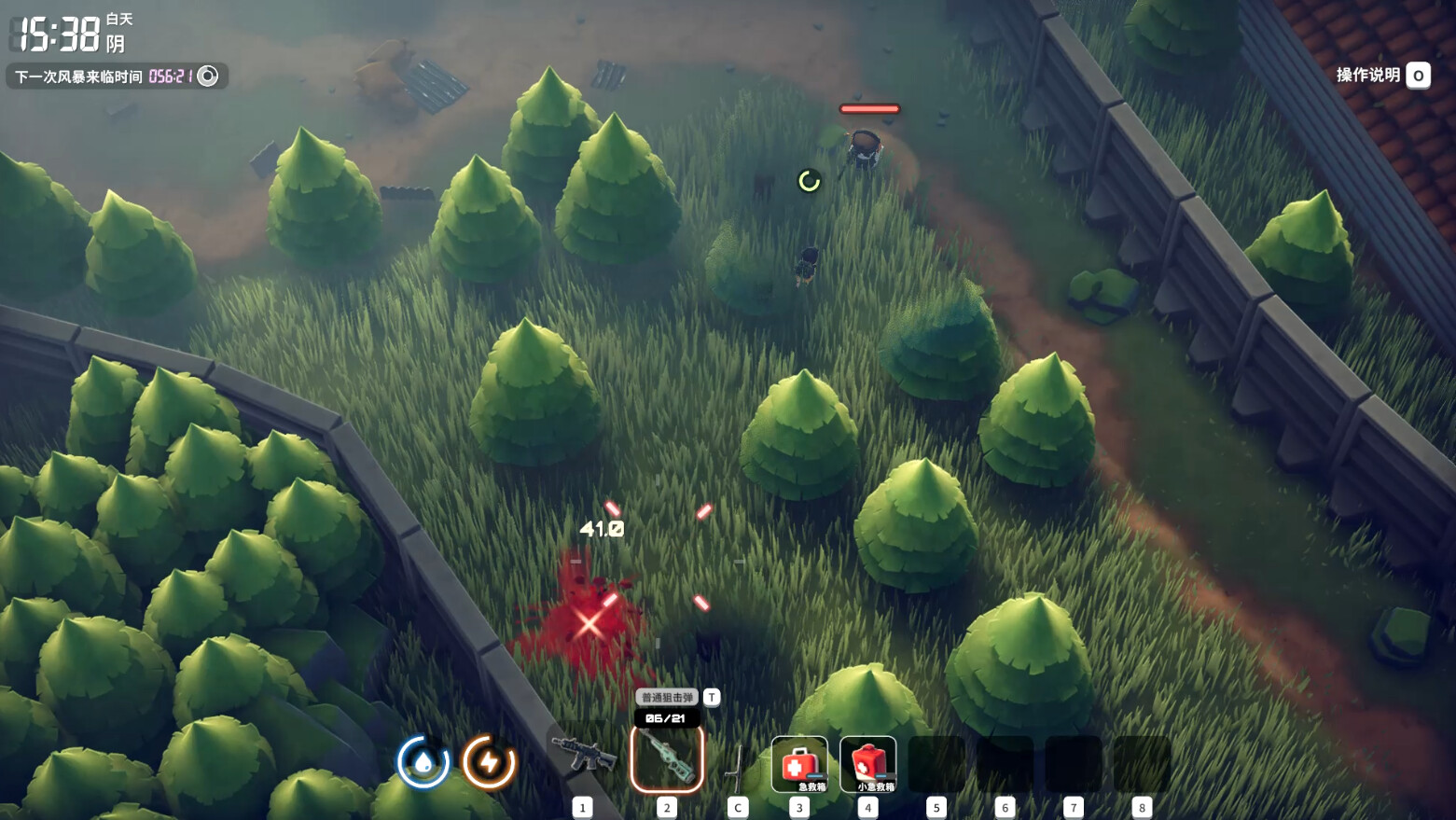Image resolution: width=1456 pixels, height=820 pixels.
Task: Use the 急救箱 first aid kit
Action: coord(799,764)
